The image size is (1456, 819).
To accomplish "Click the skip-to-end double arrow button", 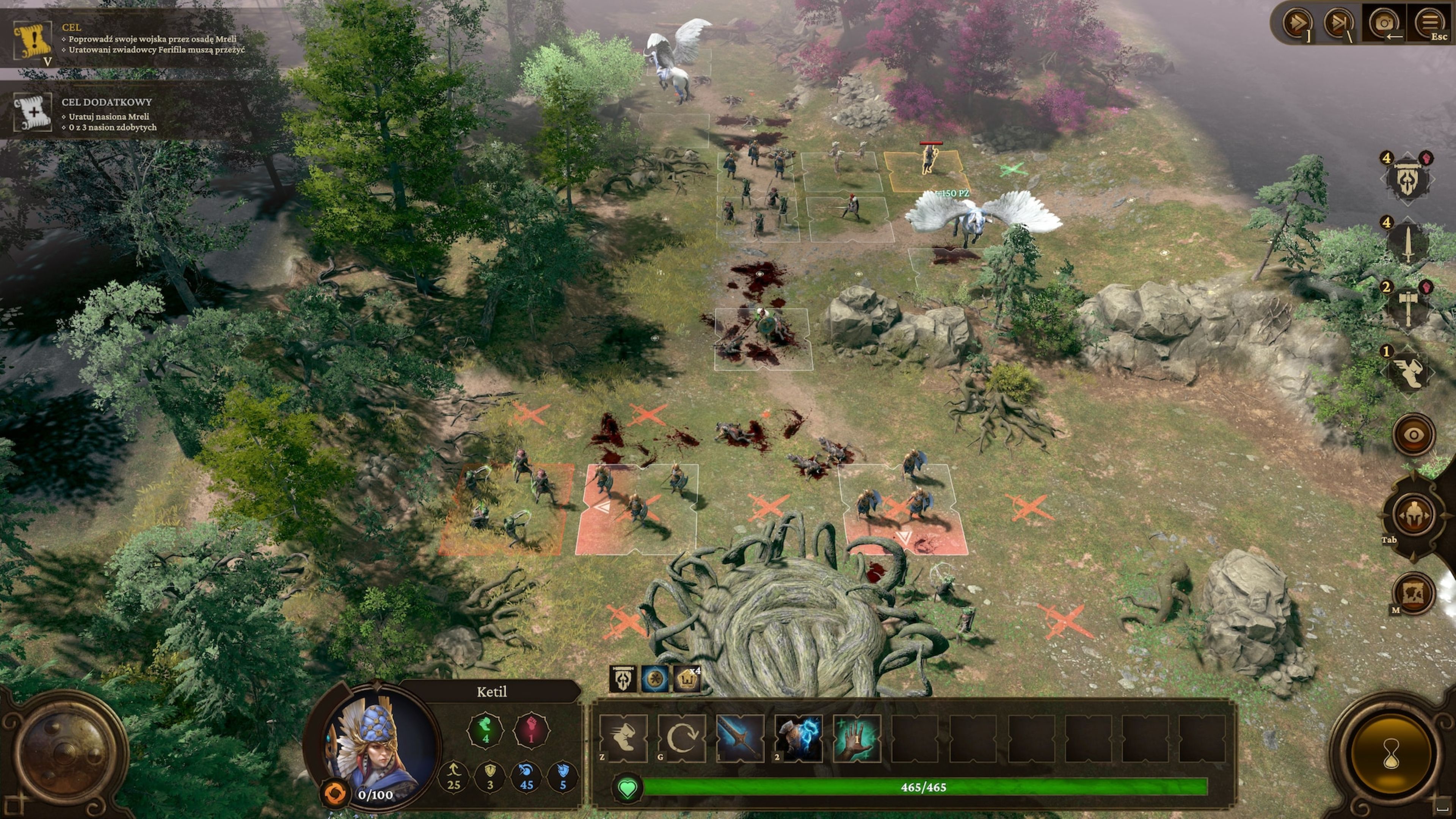I will coord(1339,24).
